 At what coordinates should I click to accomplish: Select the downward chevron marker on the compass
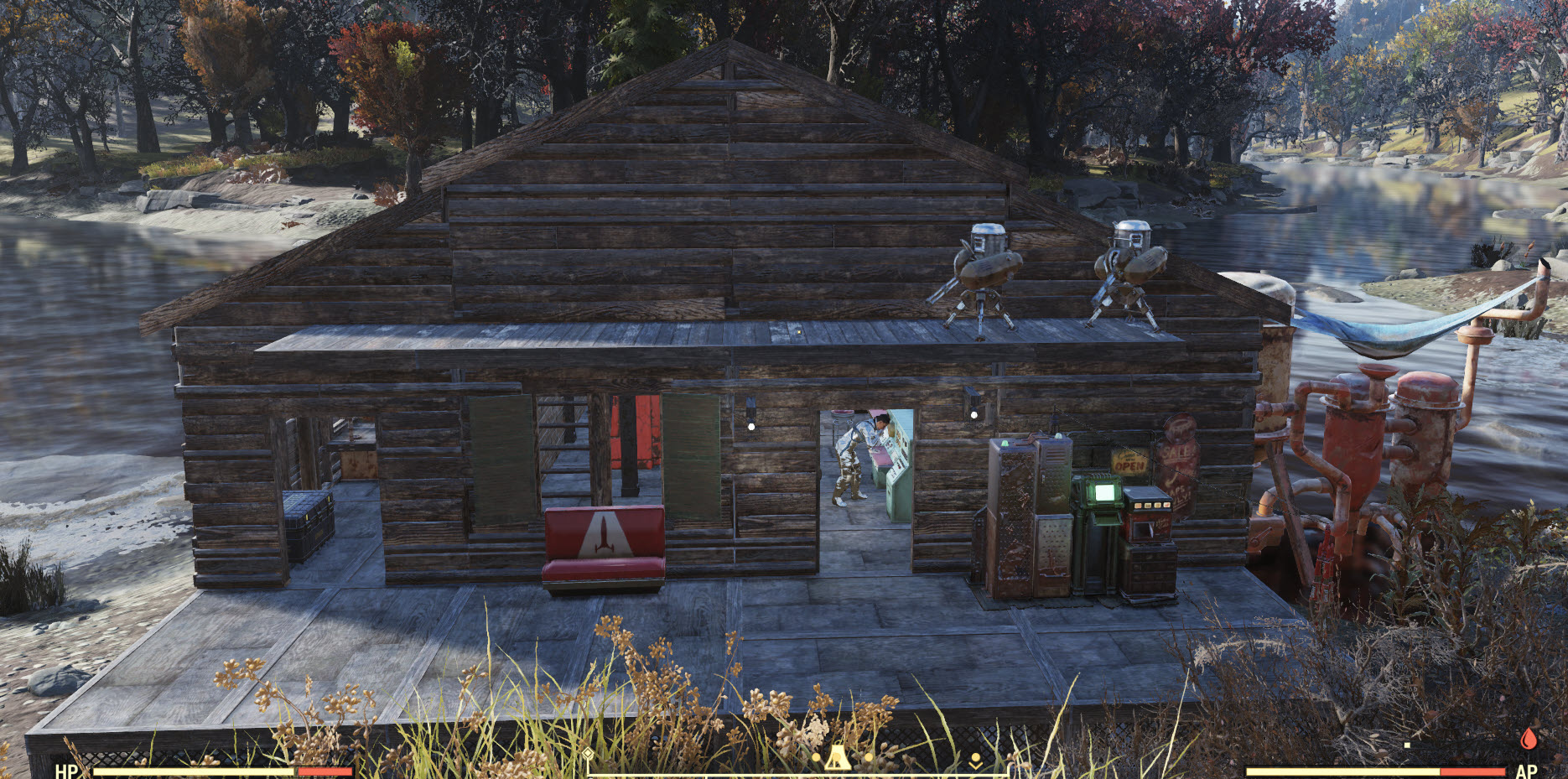coord(976,761)
